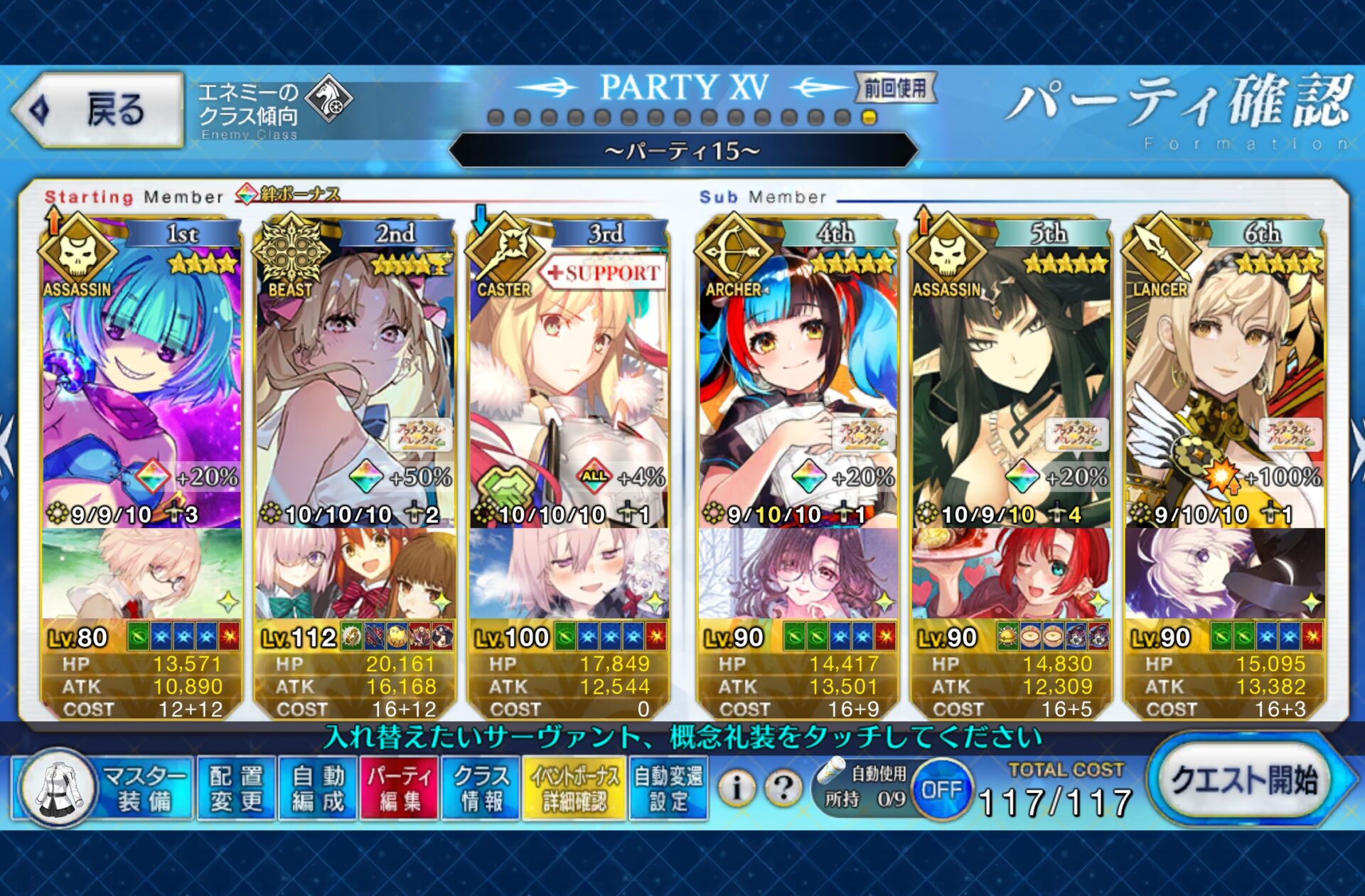This screenshot has height=896, width=1365.
Task: Toggle the 自動使用 OFF switch
Action: (x=941, y=789)
